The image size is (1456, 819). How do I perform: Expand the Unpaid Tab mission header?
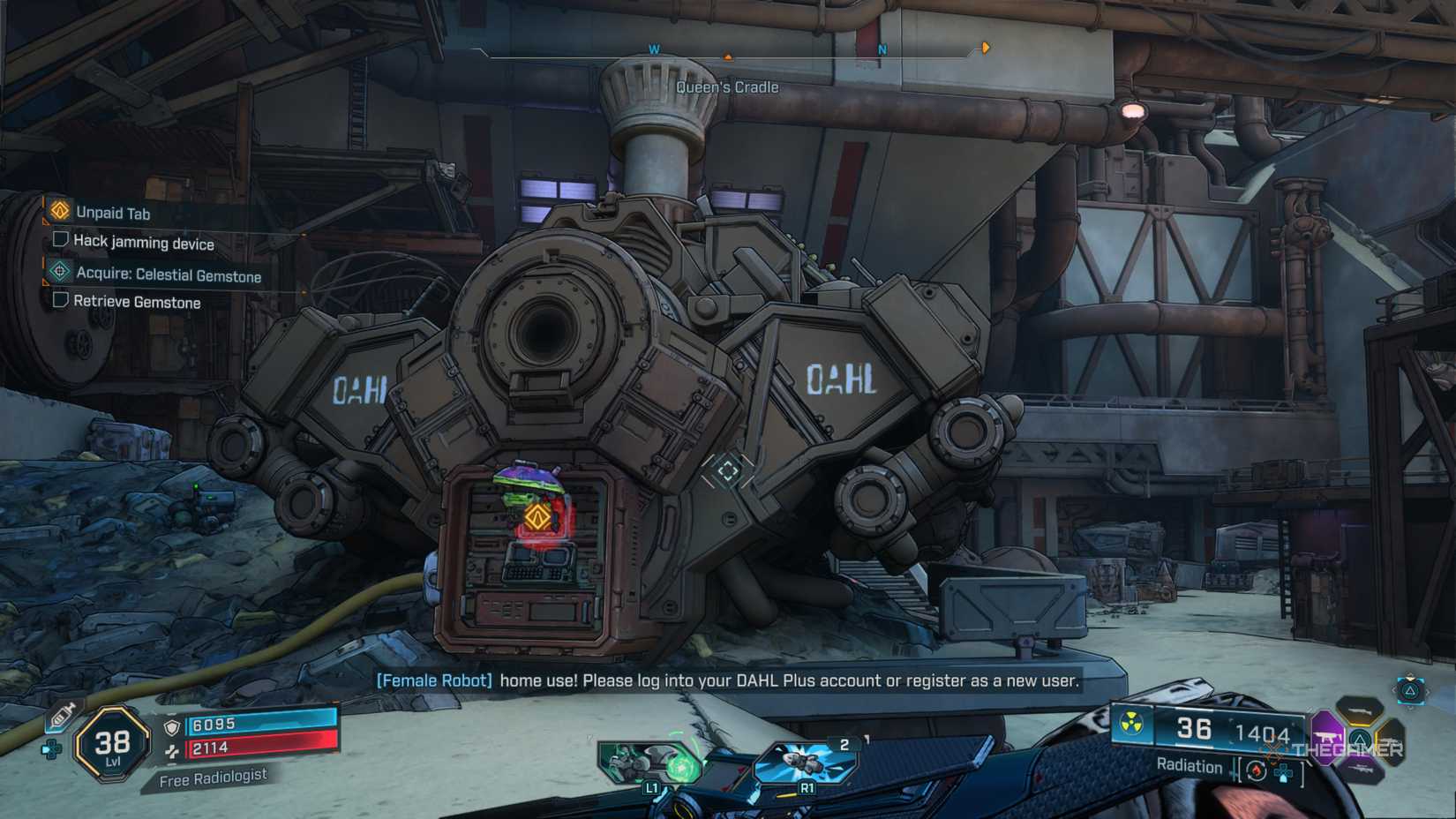click(x=58, y=213)
